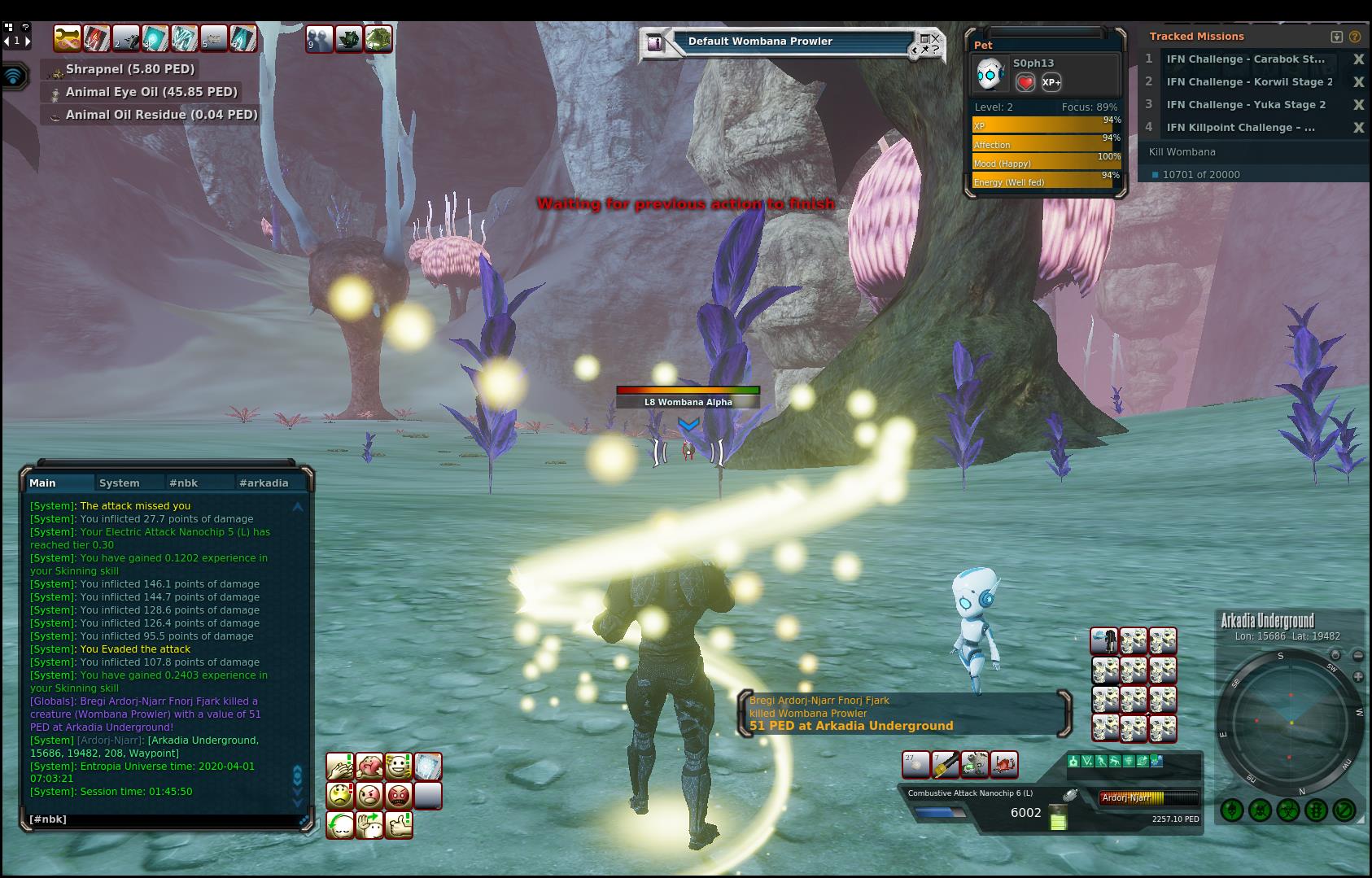Toggle the pet XP+ button
The width and height of the screenshot is (1372, 878).
[1051, 82]
